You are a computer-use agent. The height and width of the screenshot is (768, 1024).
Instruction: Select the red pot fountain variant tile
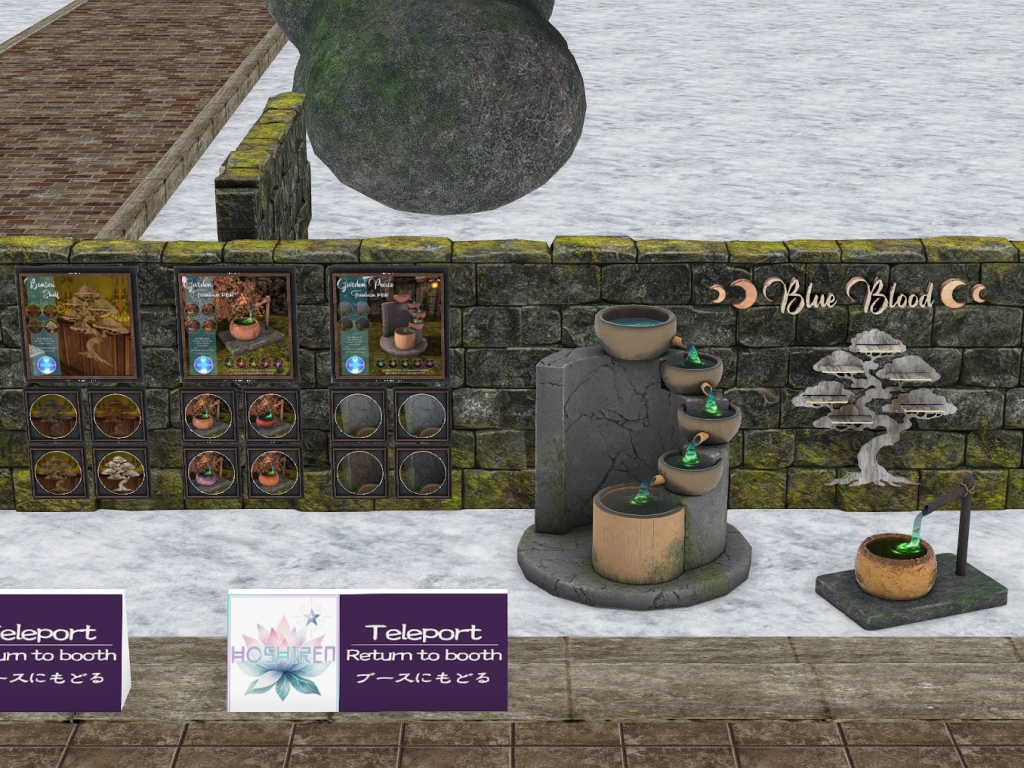click(272, 415)
